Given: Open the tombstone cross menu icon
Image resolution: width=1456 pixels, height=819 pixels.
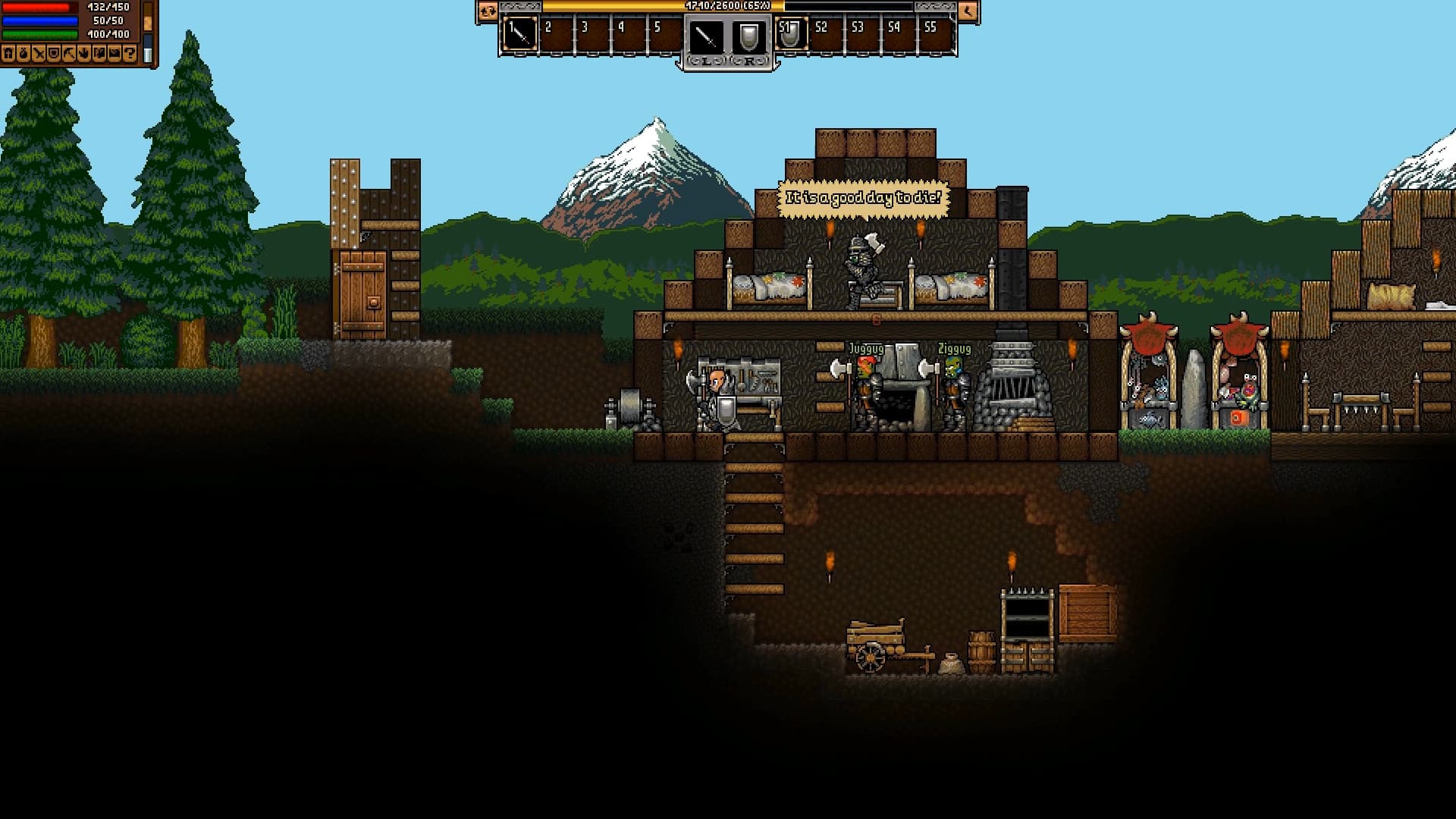Looking at the screenshot, I should (x=8, y=53).
